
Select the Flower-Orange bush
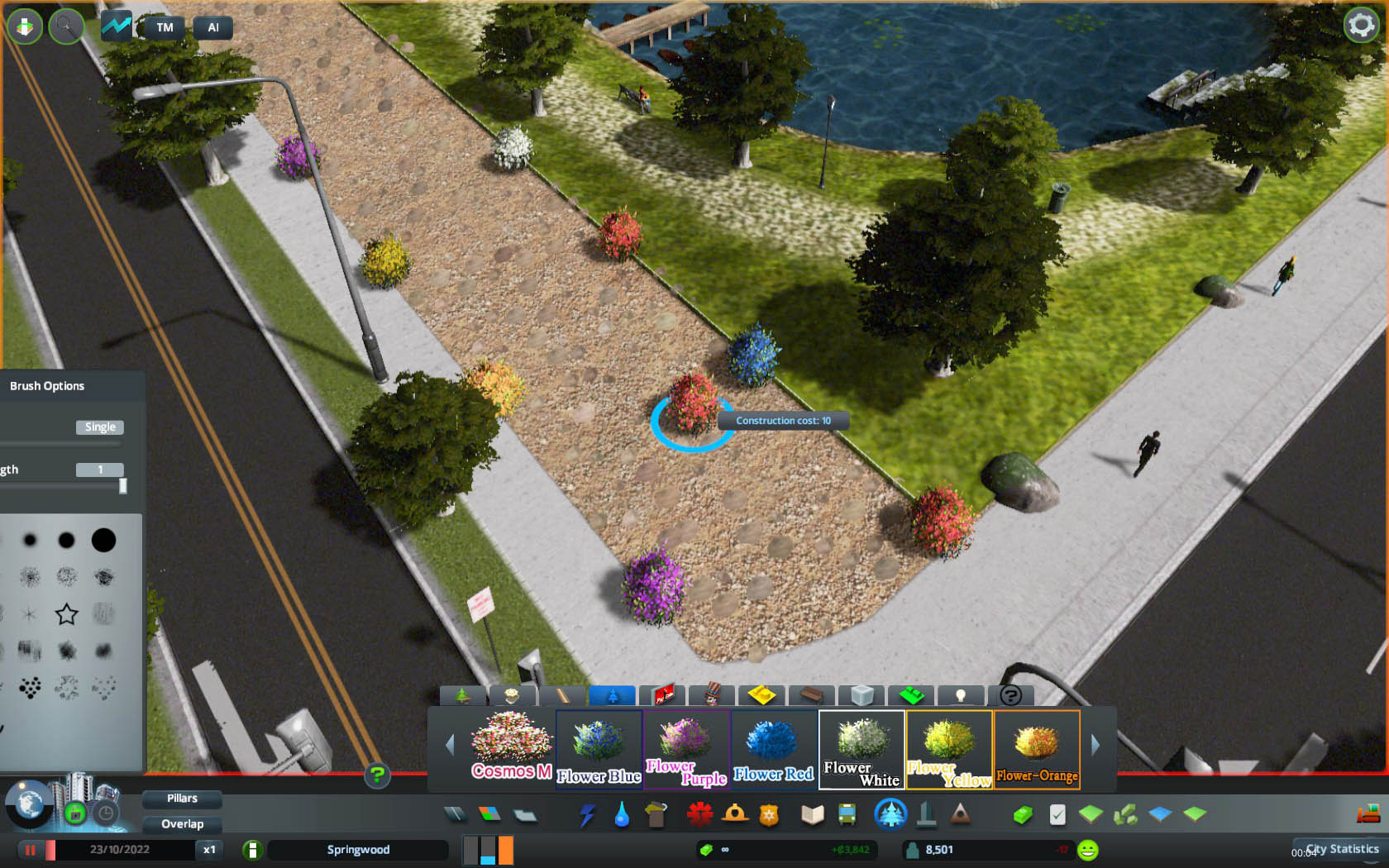[1037, 750]
